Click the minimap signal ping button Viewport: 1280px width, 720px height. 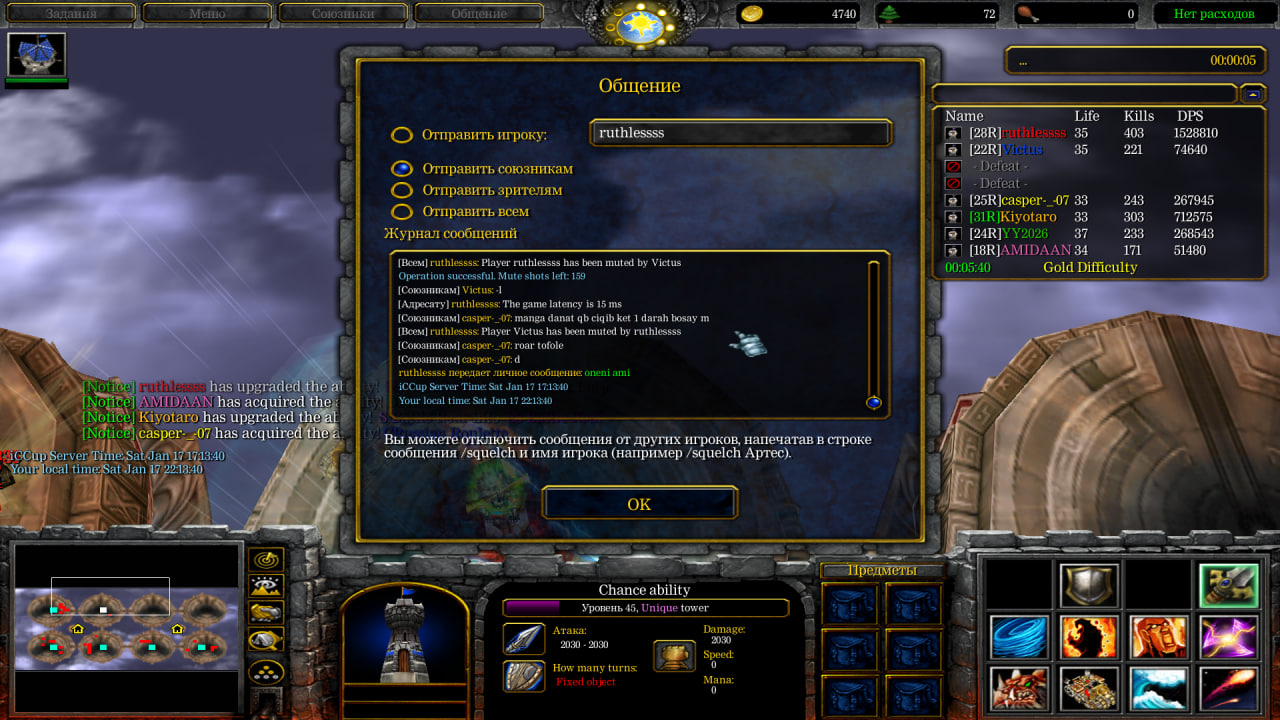266,560
